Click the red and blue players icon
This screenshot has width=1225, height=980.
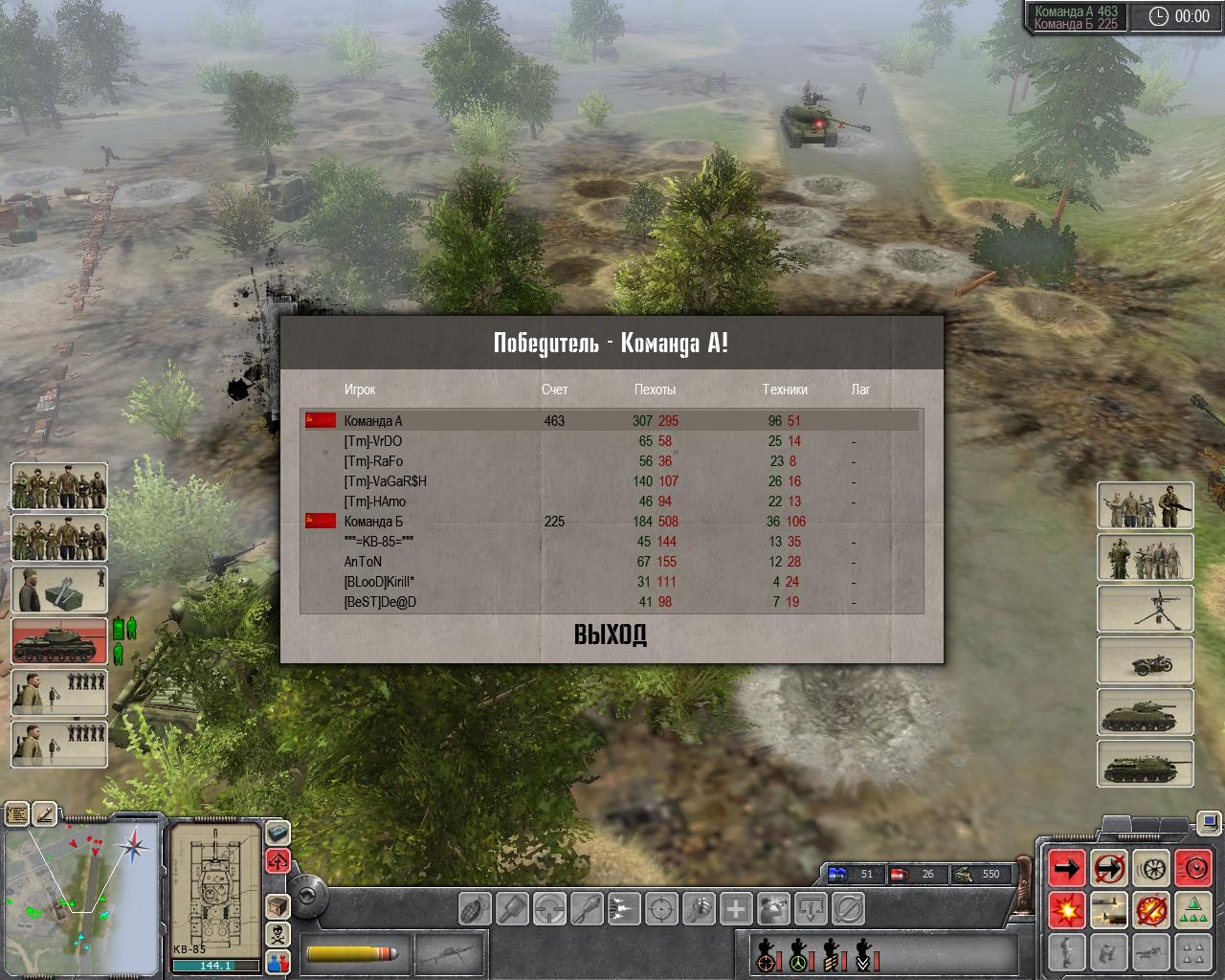278,961
